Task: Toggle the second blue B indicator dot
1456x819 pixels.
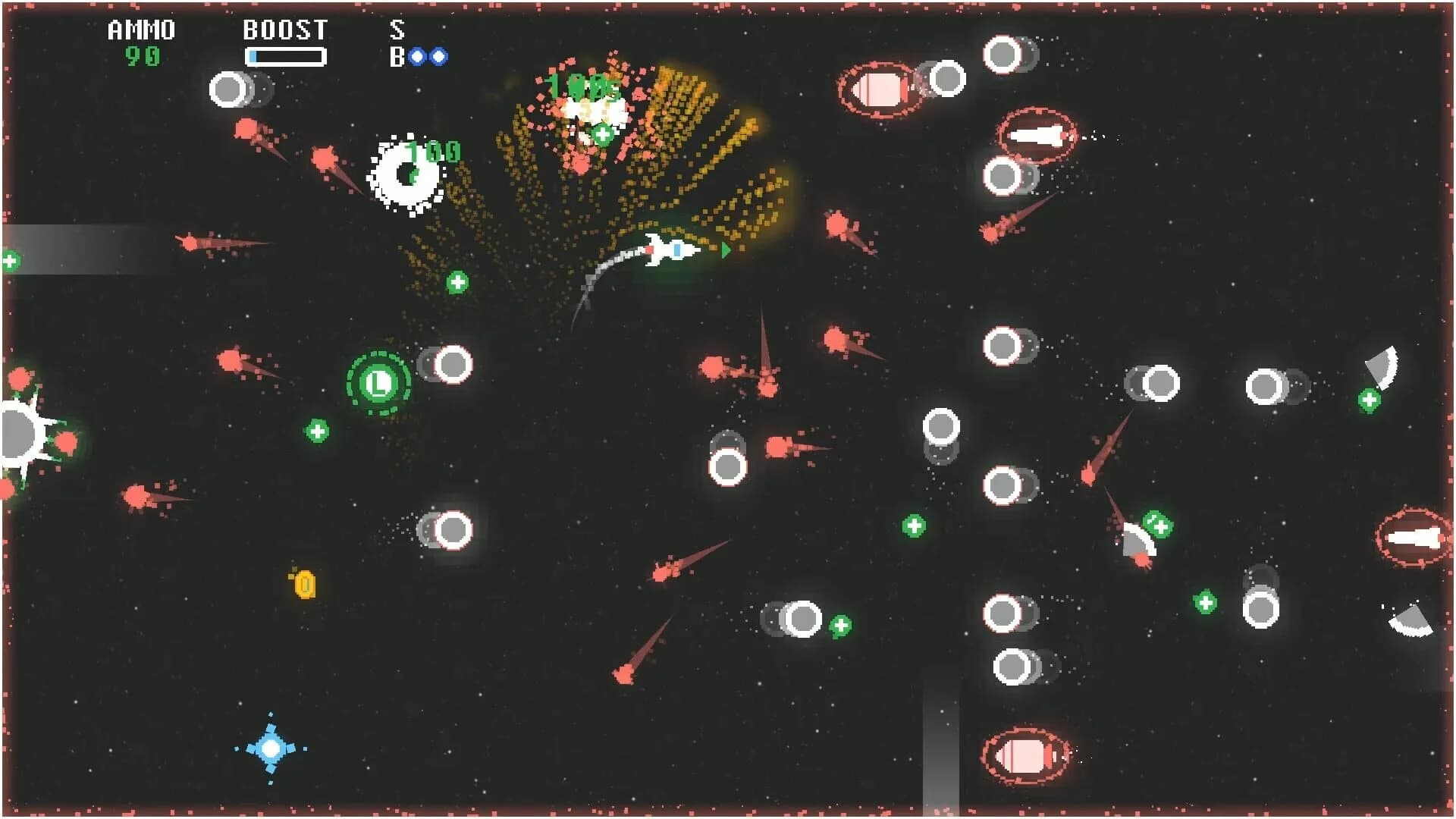Action: [441, 56]
